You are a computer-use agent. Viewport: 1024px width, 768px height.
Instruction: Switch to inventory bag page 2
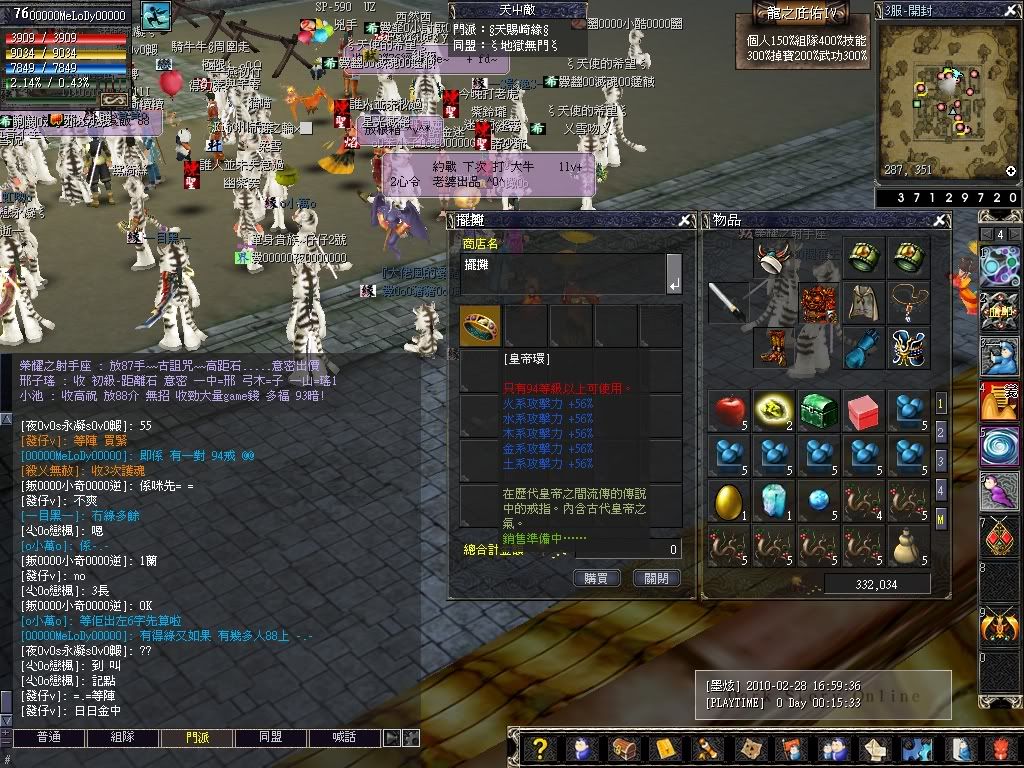[x=941, y=433]
